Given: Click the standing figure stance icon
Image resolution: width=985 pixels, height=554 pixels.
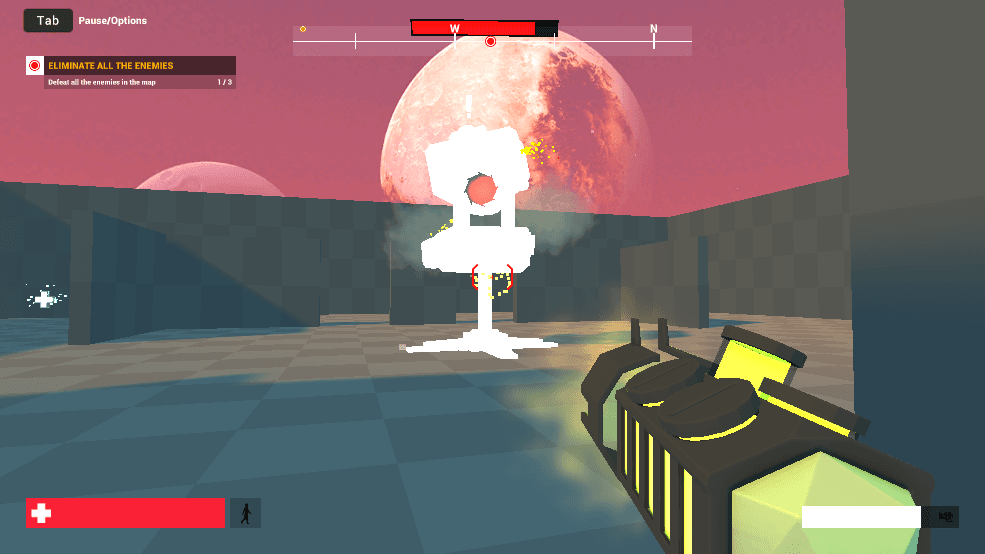Looking at the screenshot, I should click(245, 513).
